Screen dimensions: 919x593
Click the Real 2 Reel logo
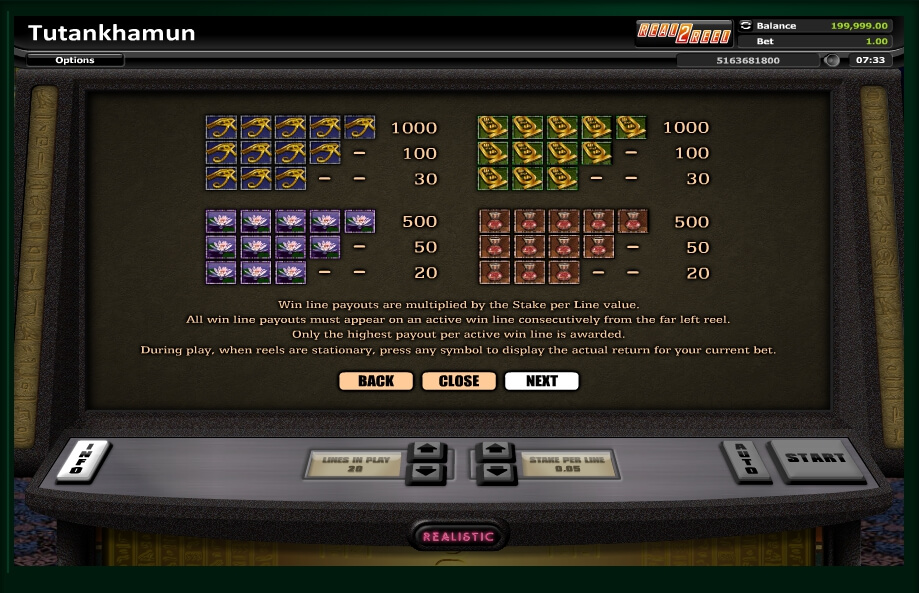[x=685, y=32]
